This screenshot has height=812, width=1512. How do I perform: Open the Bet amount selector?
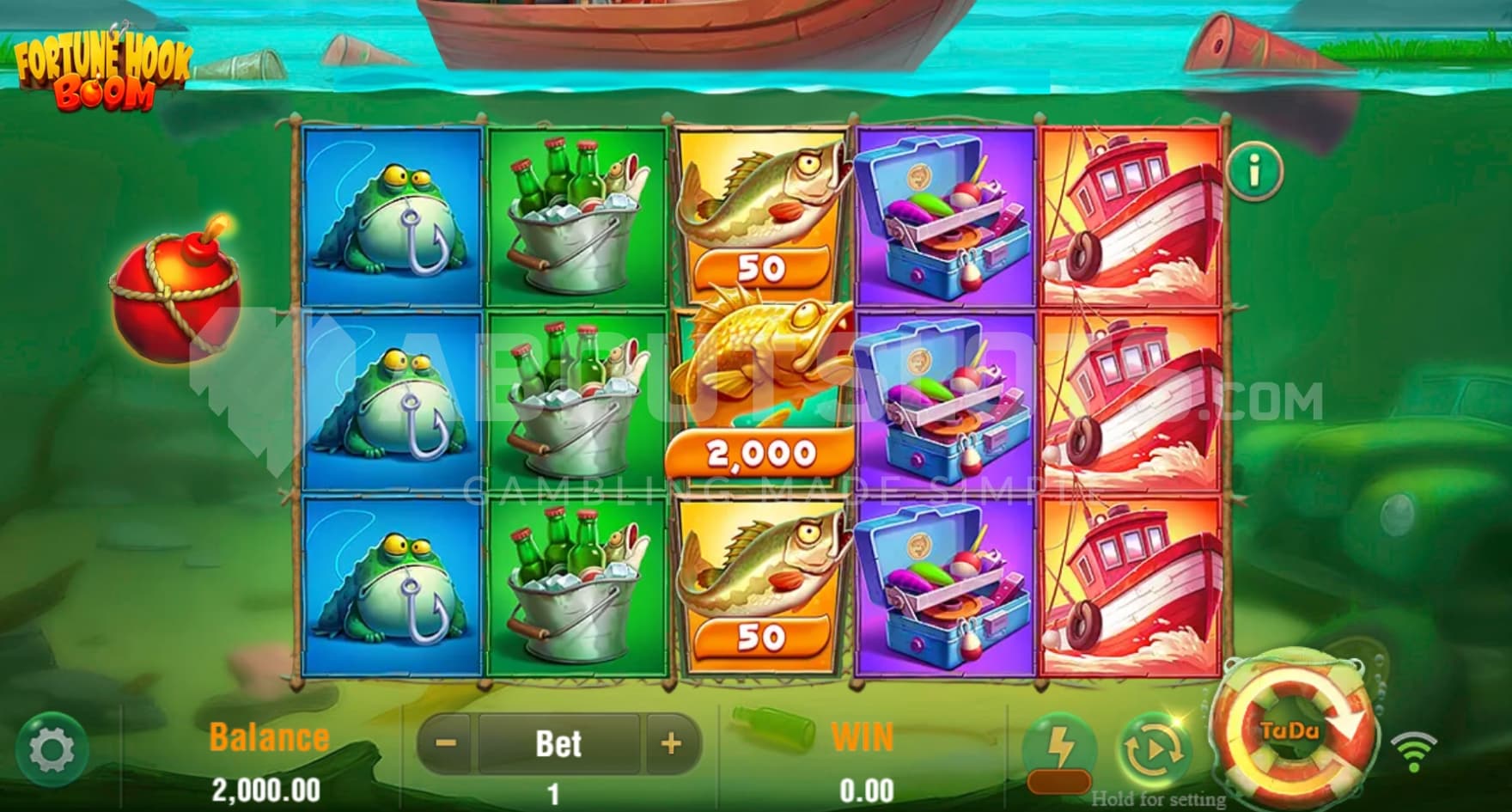[x=558, y=743]
